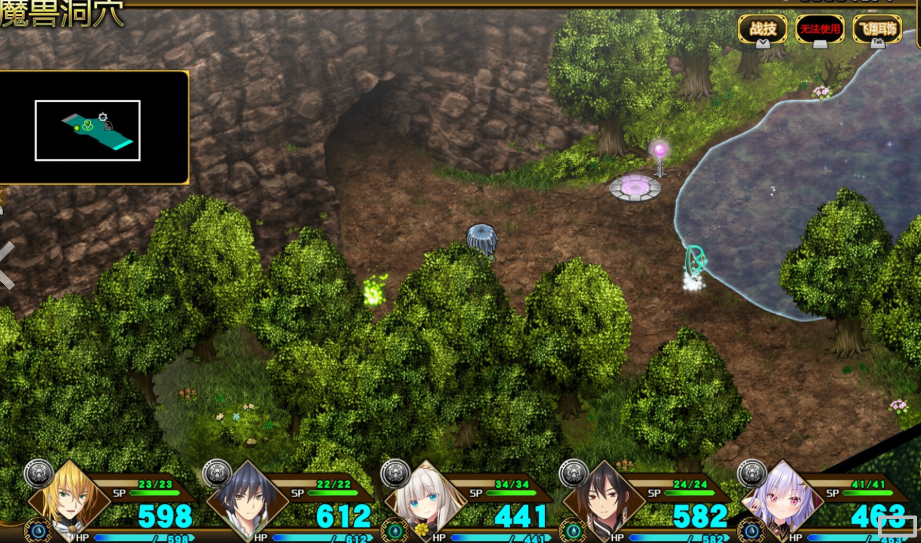Click the gear marker on the minimap
921x543 pixels.
[x=102, y=117]
